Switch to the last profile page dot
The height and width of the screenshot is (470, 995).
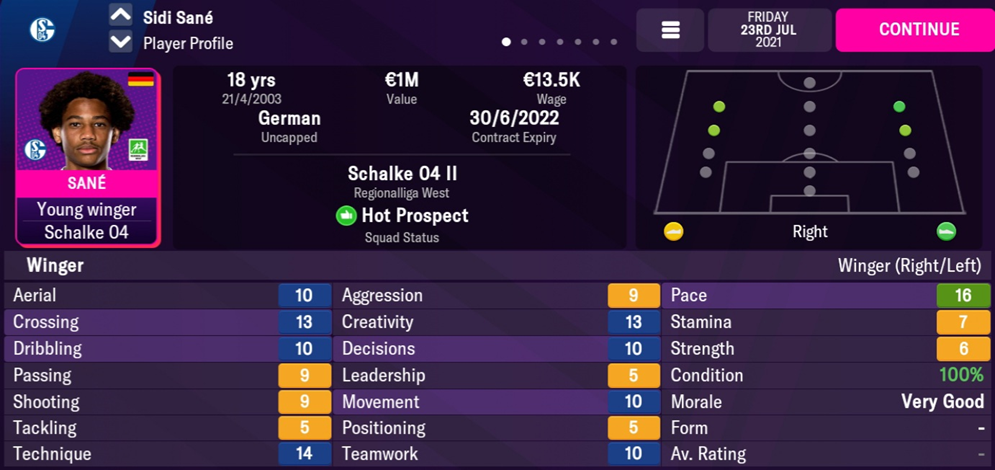click(613, 42)
